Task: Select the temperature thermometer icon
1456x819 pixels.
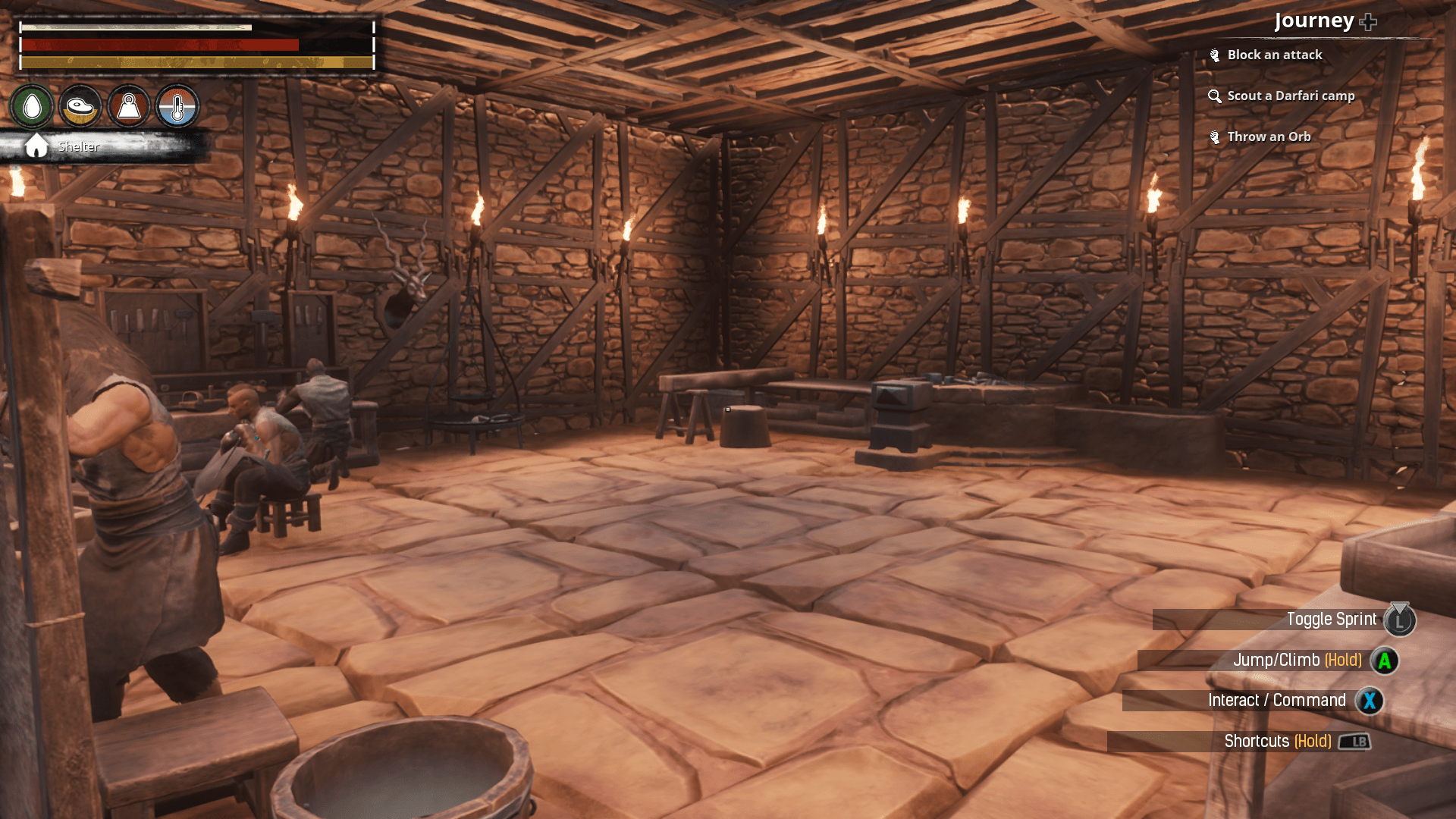Action: tap(177, 106)
